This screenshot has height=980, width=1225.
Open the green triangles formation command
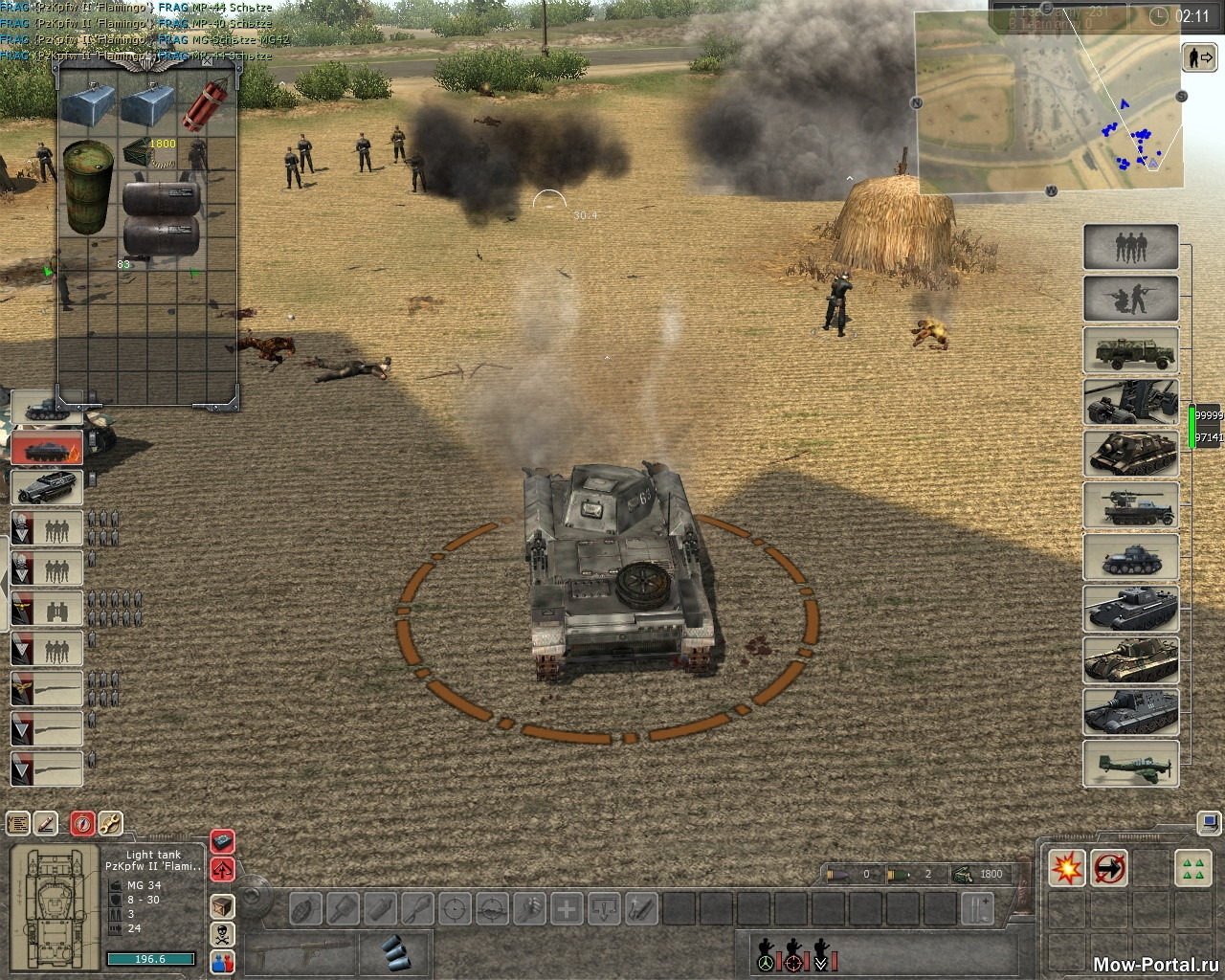tap(1192, 868)
